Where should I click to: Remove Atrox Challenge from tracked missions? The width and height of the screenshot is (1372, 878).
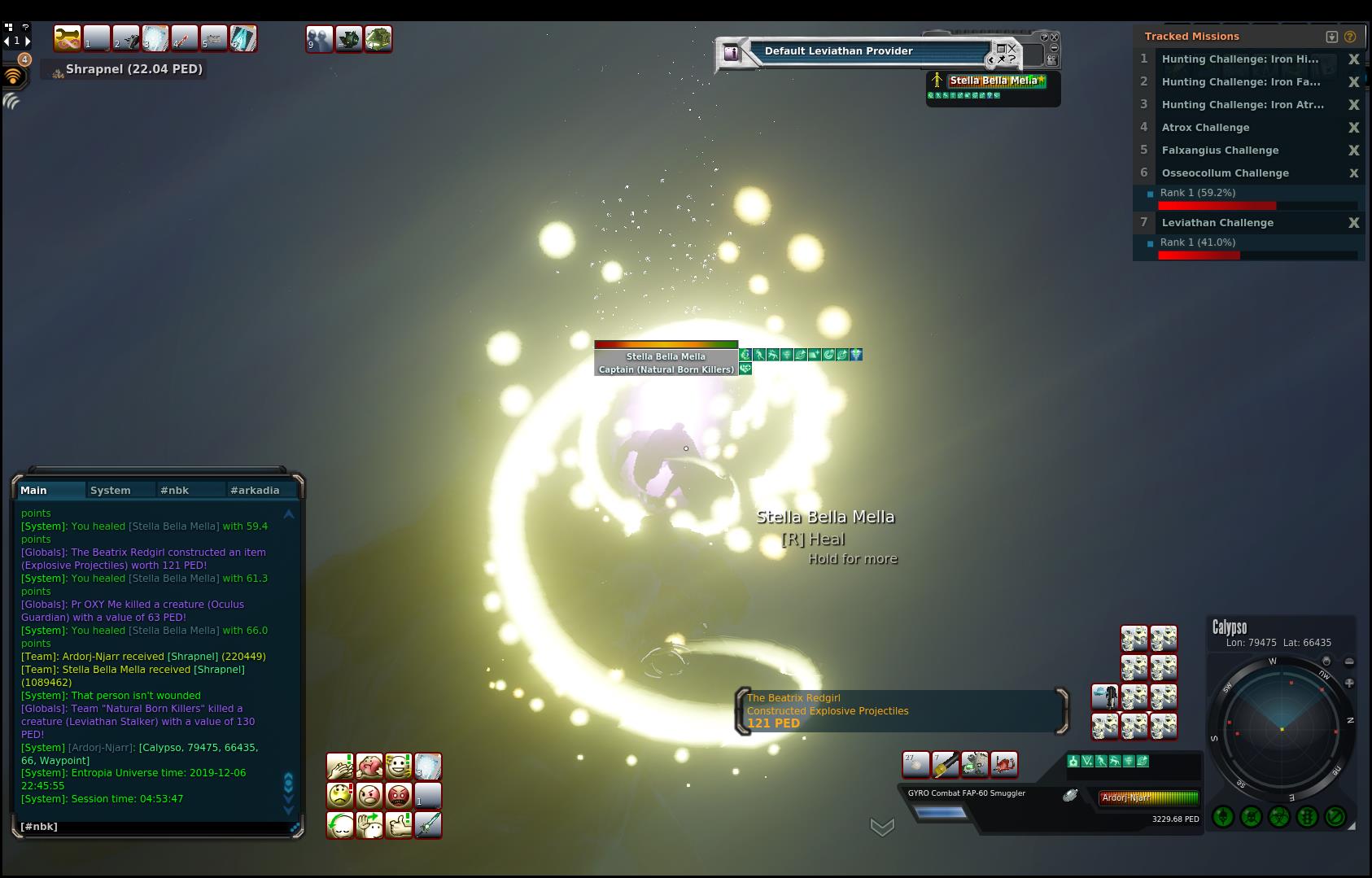click(x=1353, y=128)
